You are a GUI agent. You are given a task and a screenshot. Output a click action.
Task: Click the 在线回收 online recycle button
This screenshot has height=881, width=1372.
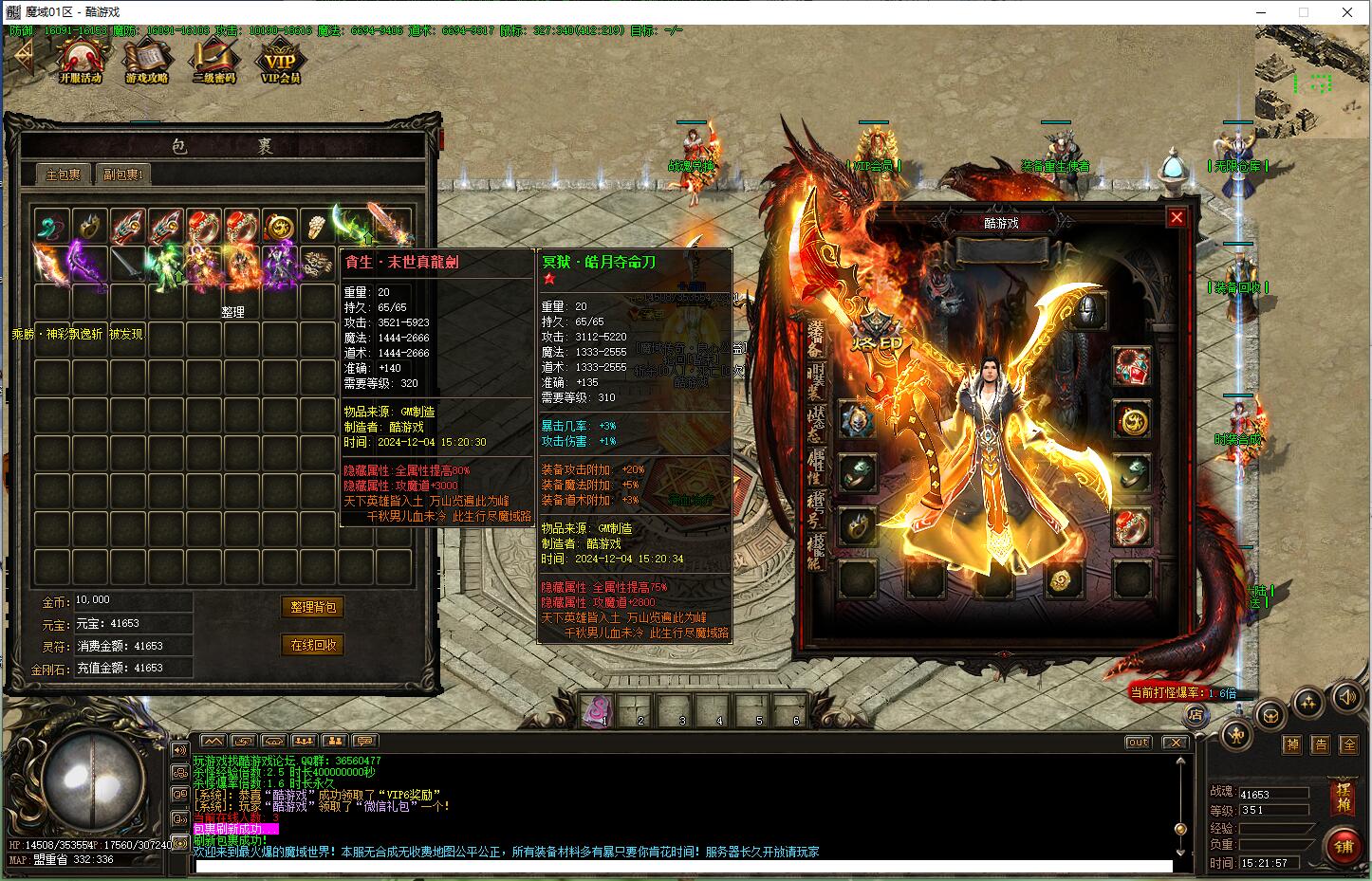click(x=313, y=645)
